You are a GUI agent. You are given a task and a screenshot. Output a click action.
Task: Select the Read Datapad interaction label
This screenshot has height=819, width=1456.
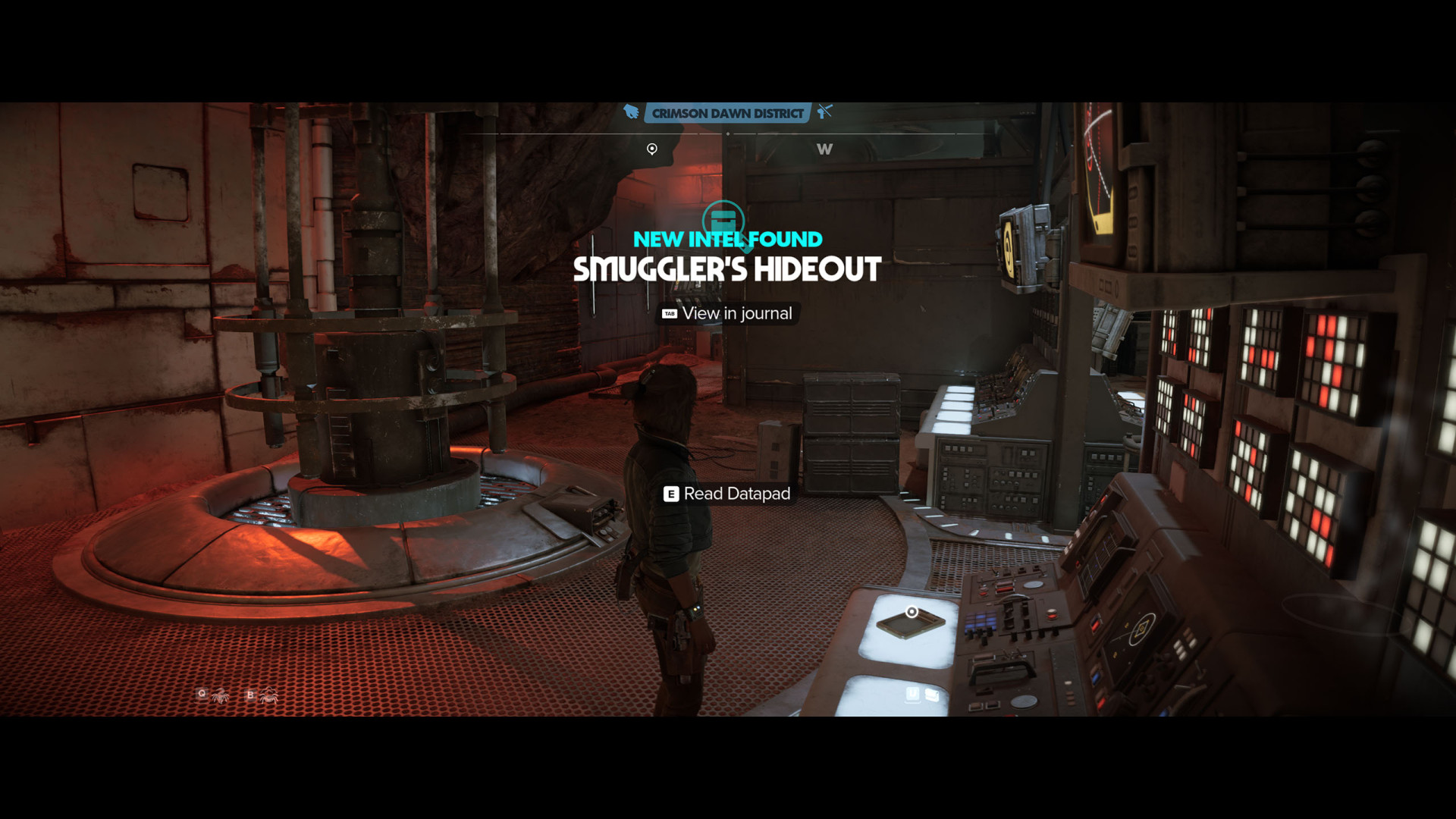(727, 494)
